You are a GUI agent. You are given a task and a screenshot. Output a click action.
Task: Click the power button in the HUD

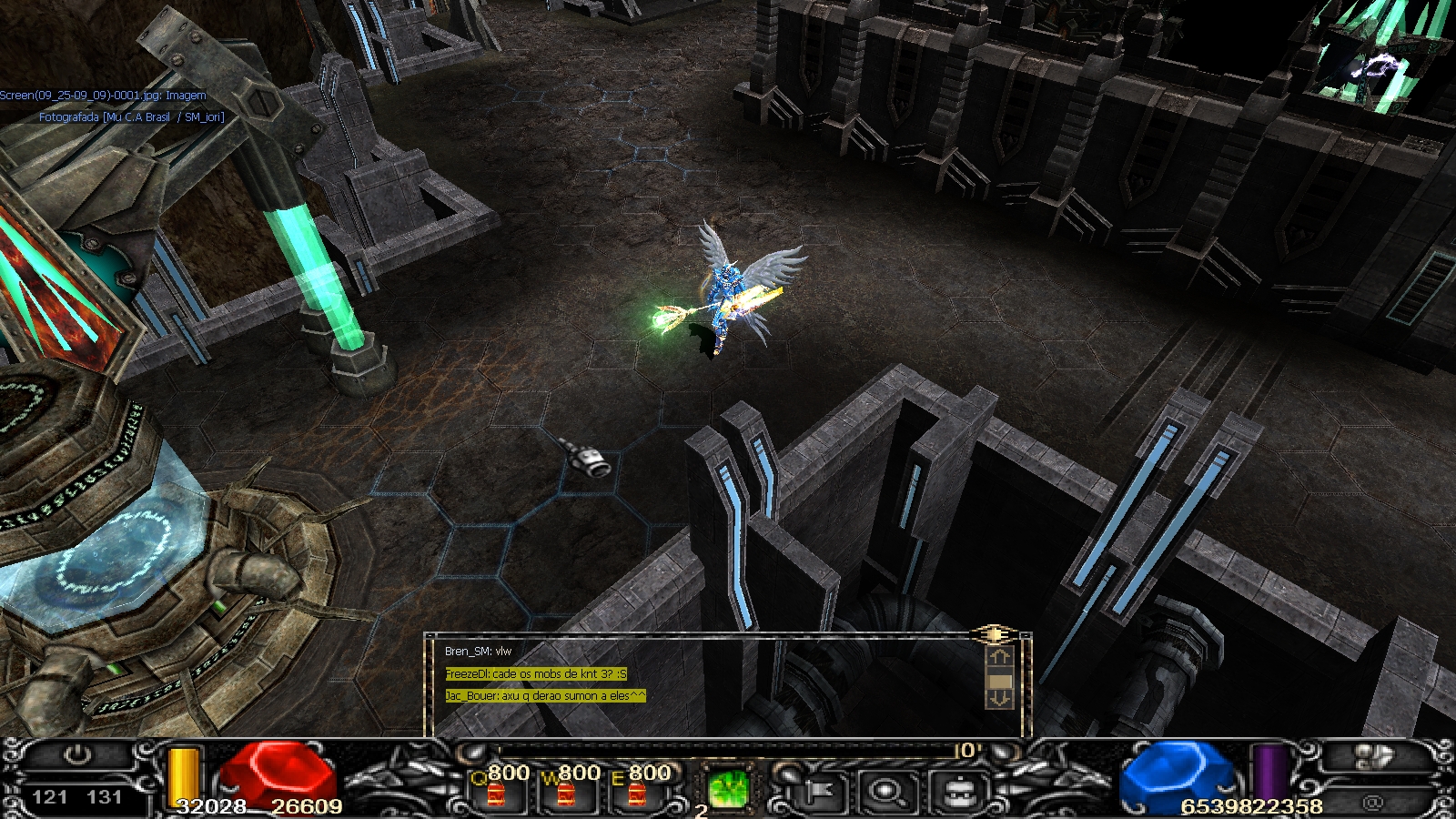point(78,754)
